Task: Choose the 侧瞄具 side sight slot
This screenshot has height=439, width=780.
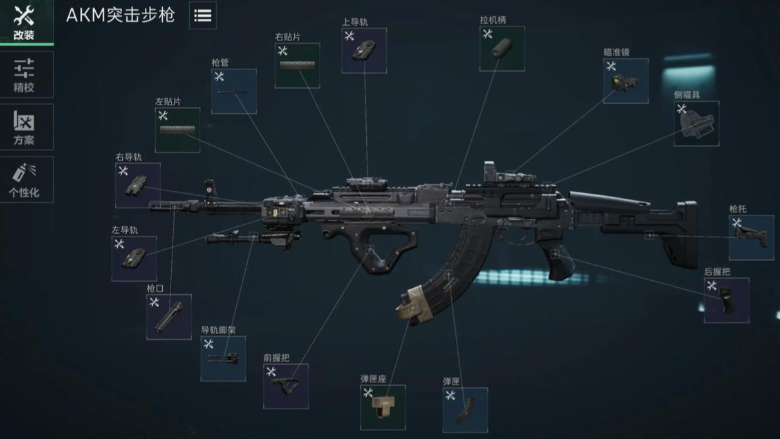Action: coord(696,123)
